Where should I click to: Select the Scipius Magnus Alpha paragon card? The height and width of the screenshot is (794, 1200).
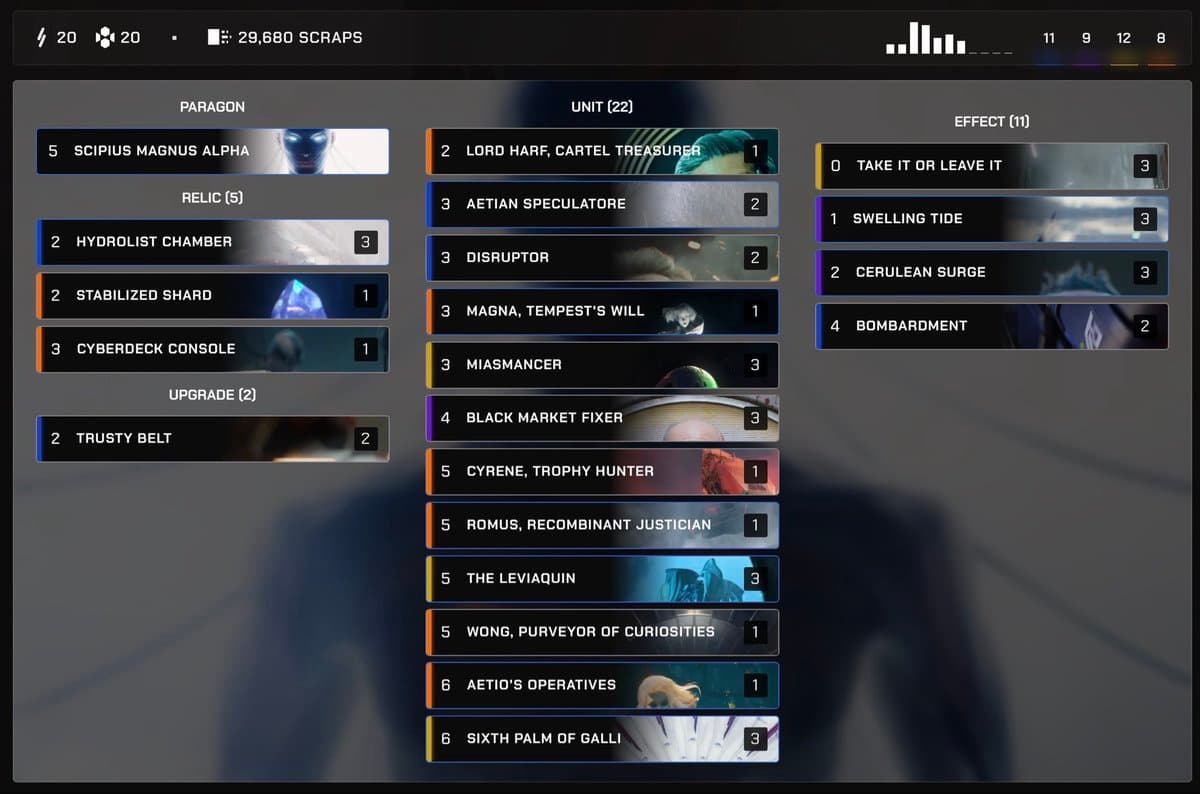pyautogui.click(x=212, y=151)
